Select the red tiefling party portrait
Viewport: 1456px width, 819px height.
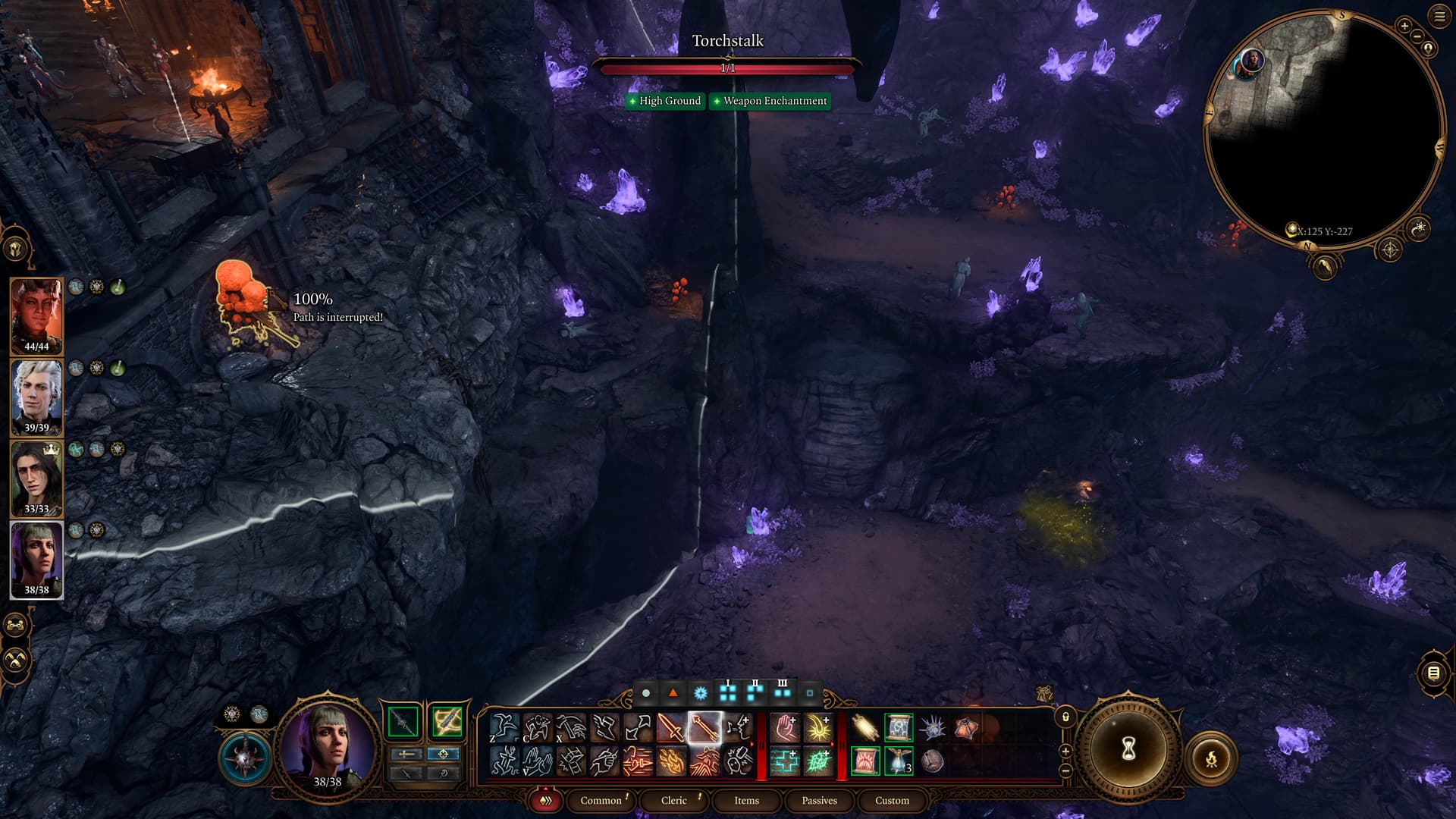click(x=36, y=316)
